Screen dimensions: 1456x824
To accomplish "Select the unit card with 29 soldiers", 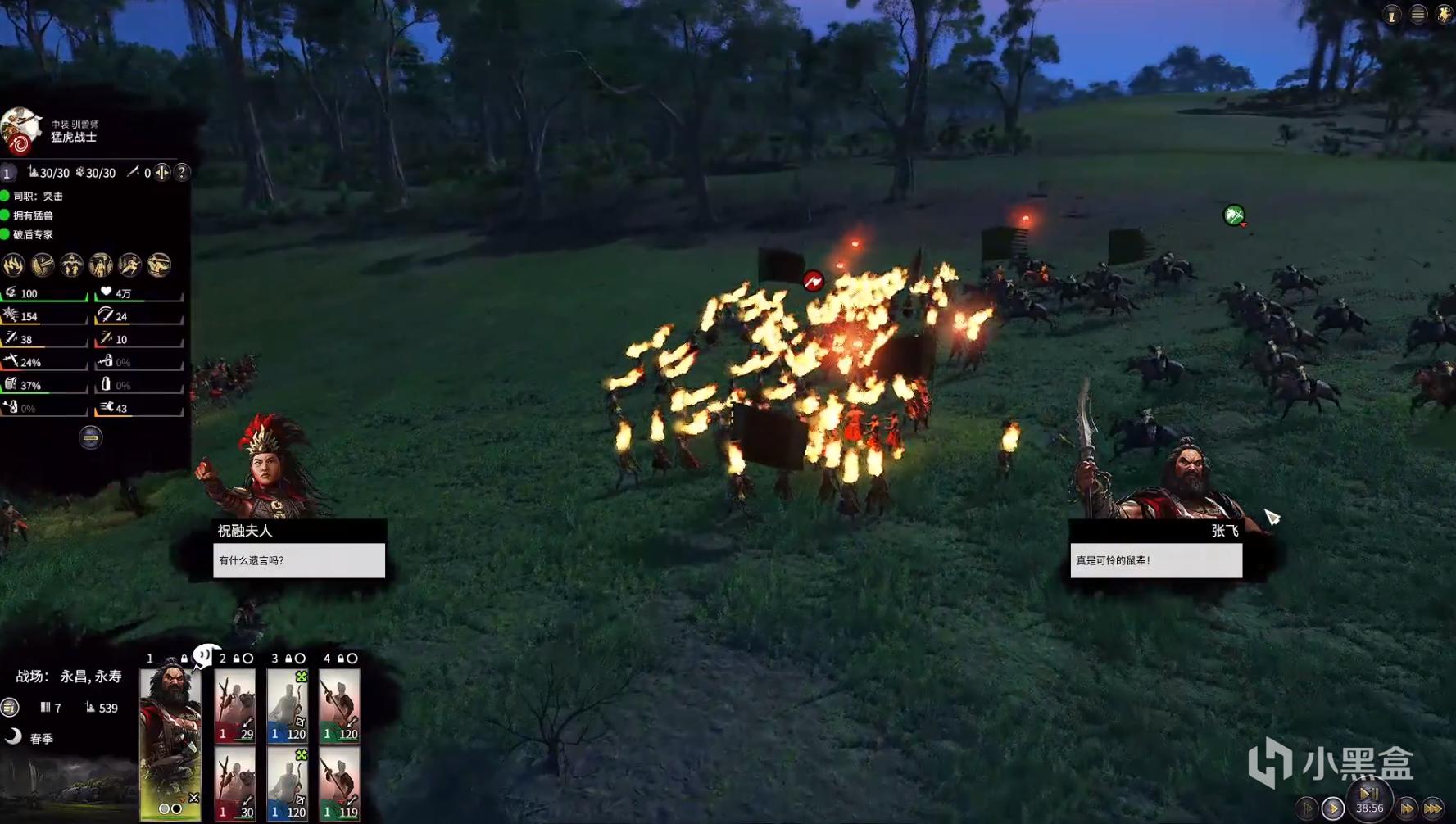I will tap(235, 706).
